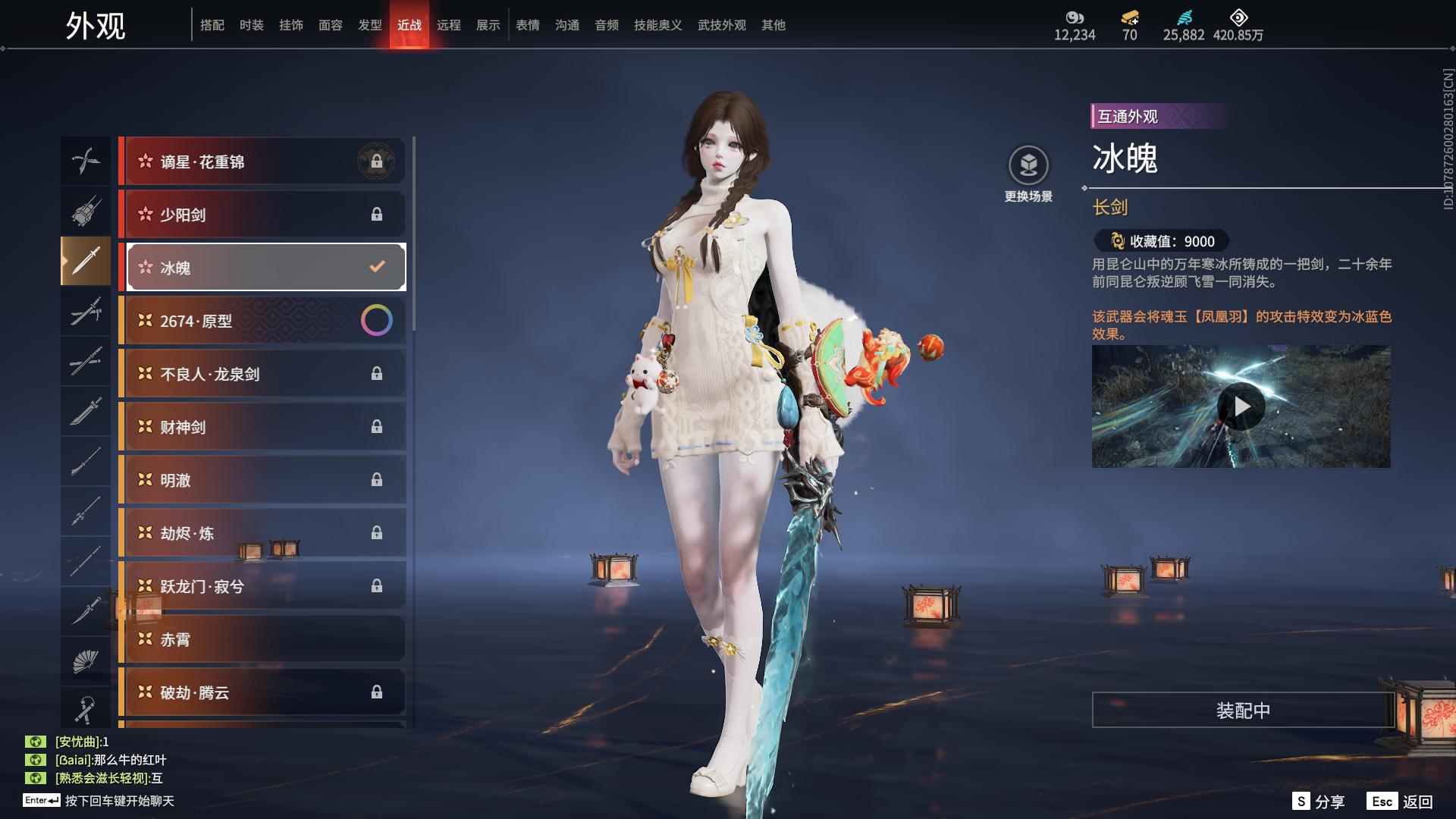
Task: Choose the bow weapon category icon
Action: (x=85, y=161)
